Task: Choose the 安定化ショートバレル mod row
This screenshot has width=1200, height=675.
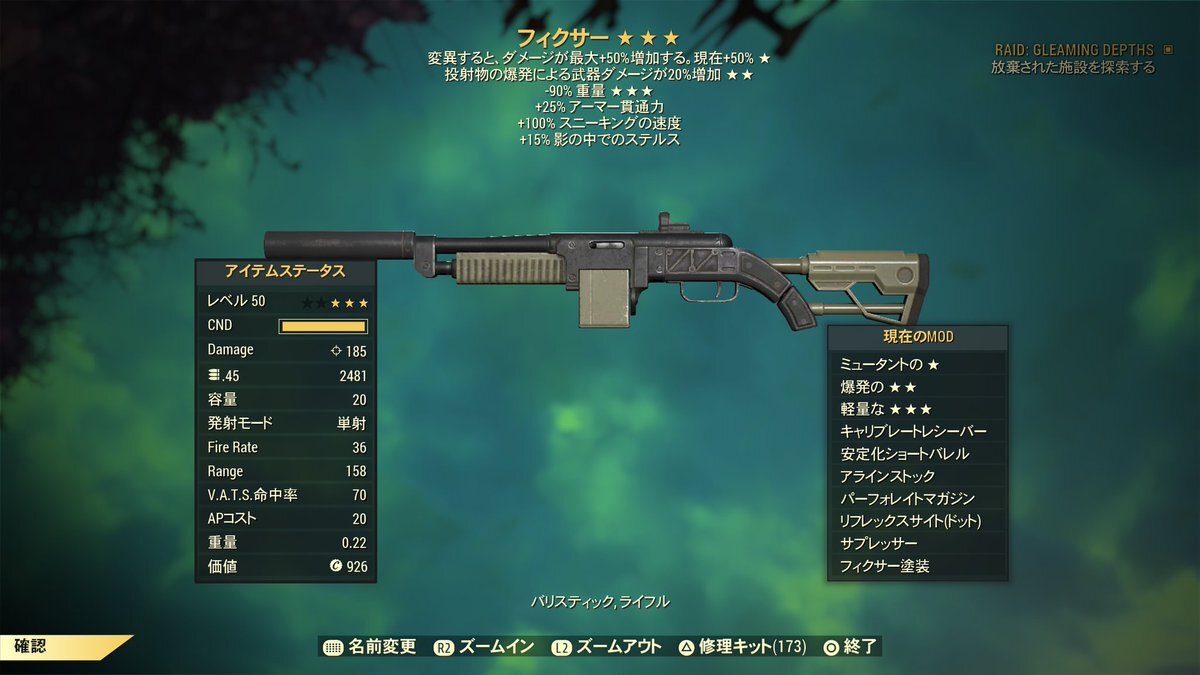Action: pos(918,454)
